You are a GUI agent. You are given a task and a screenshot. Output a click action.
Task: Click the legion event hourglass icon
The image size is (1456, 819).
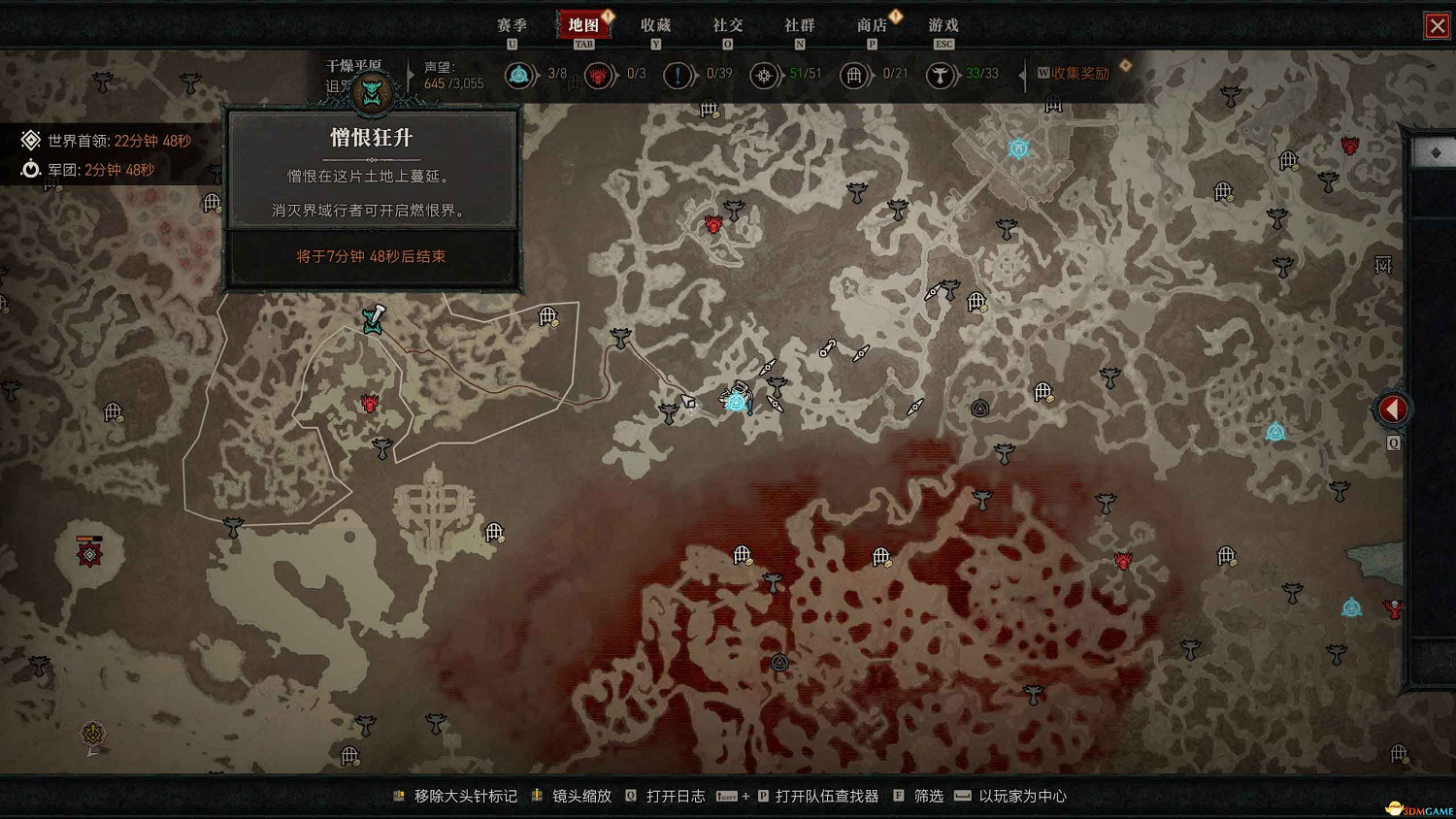tap(30, 168)
